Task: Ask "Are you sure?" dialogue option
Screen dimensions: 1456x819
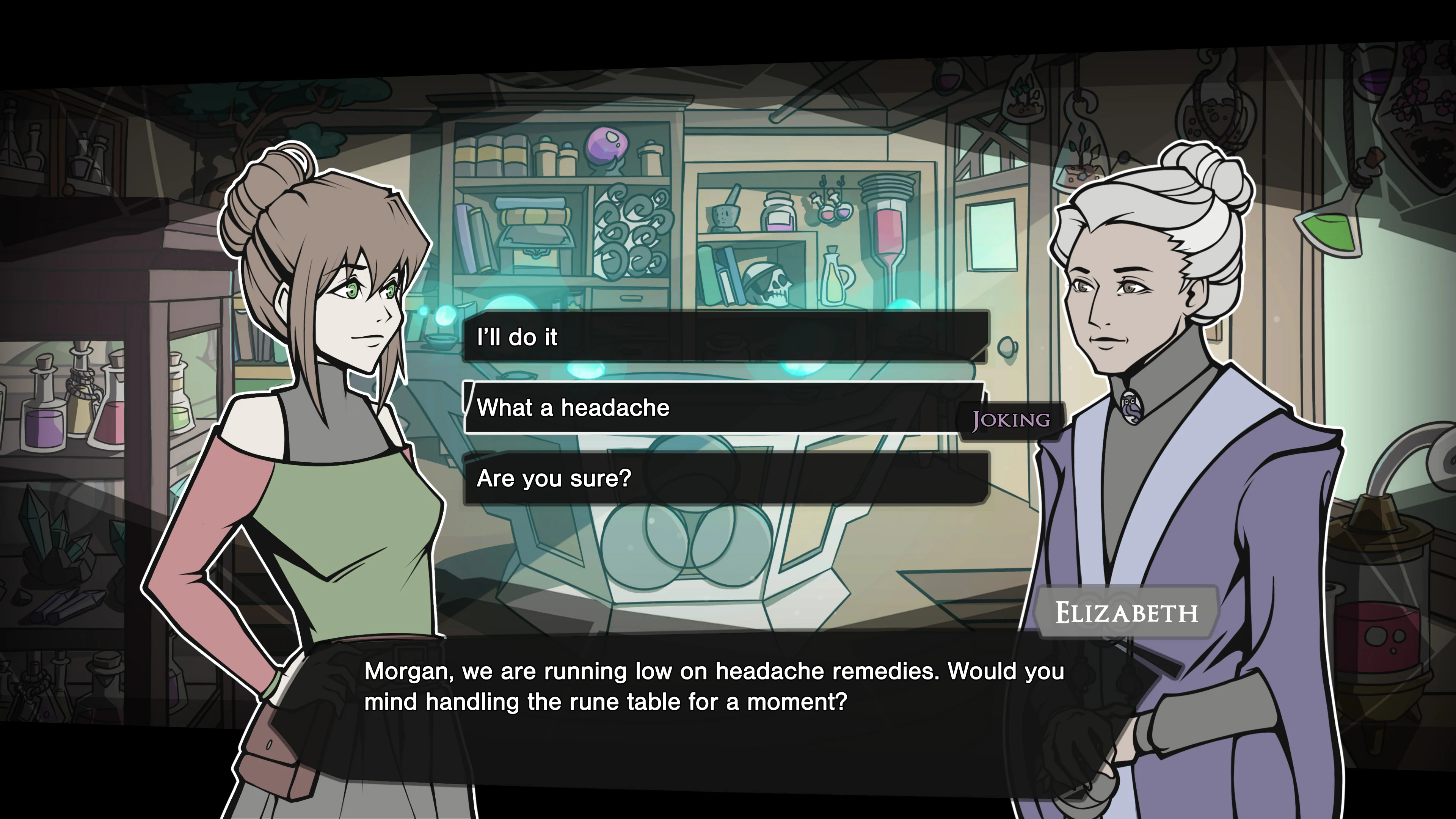Action: [x=726, y=479]
